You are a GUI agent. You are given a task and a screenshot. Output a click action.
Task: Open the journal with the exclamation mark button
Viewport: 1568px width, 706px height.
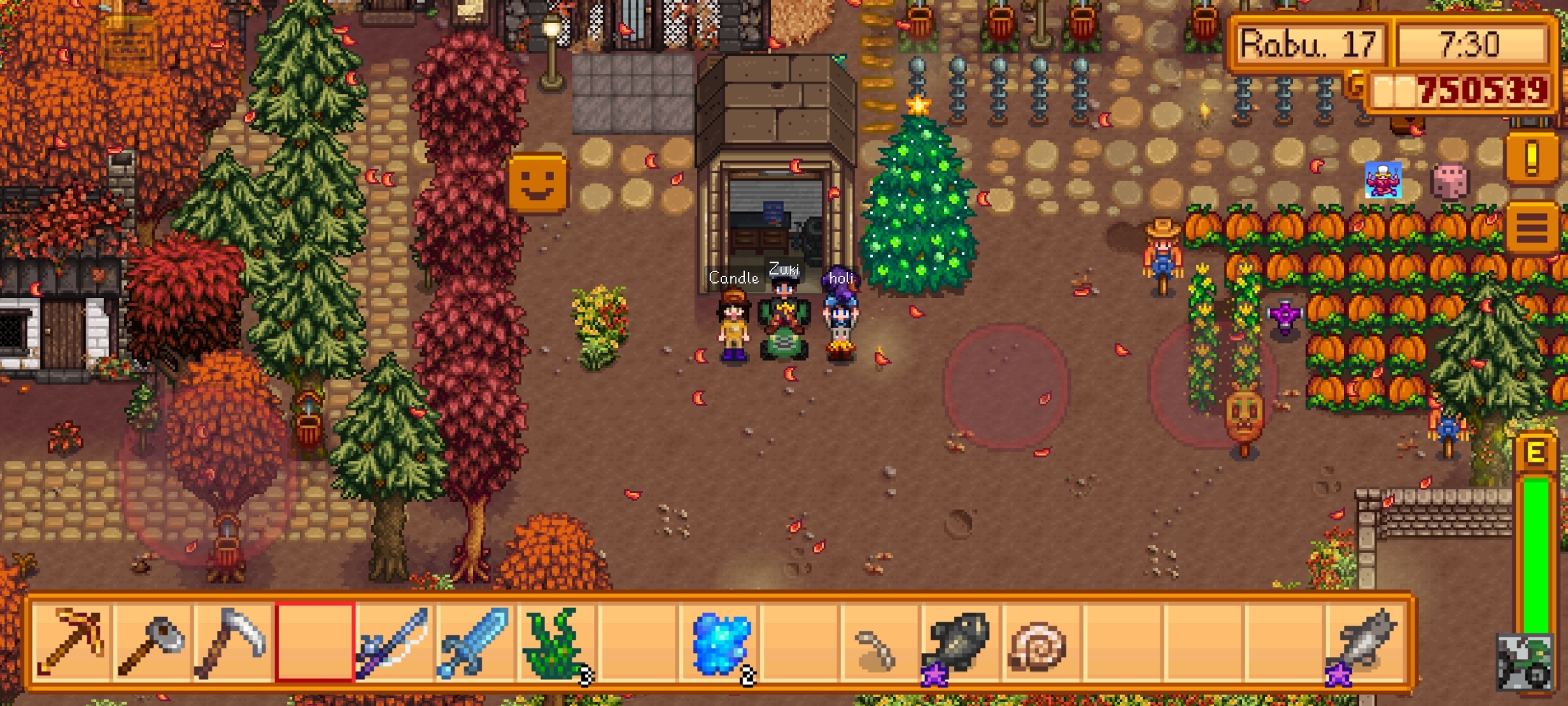1531,159
